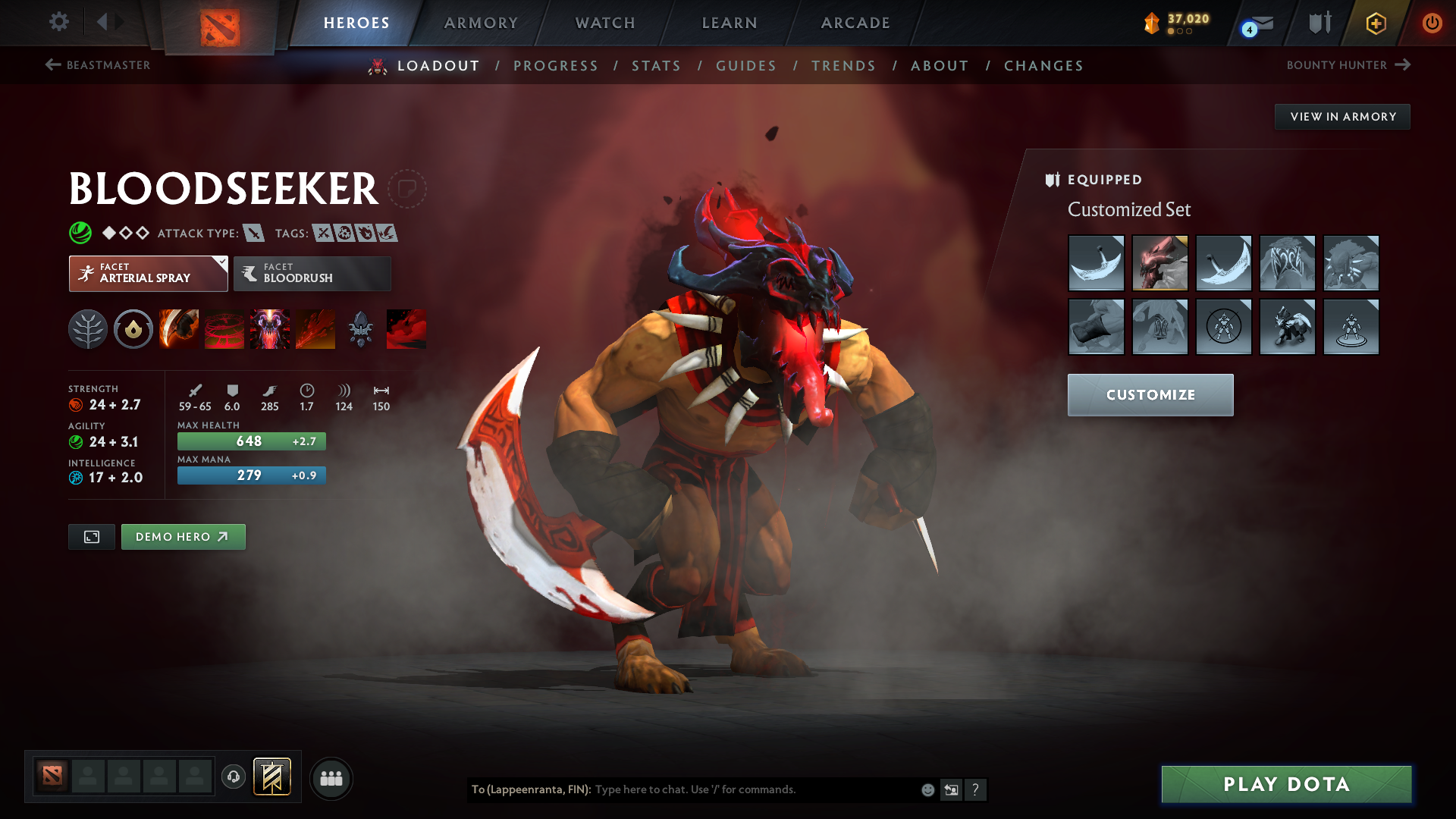Viewport: 1456px width, 819px height.
Task: Open Bloodseeker's talent tree icon
Action: pos(87,328)
